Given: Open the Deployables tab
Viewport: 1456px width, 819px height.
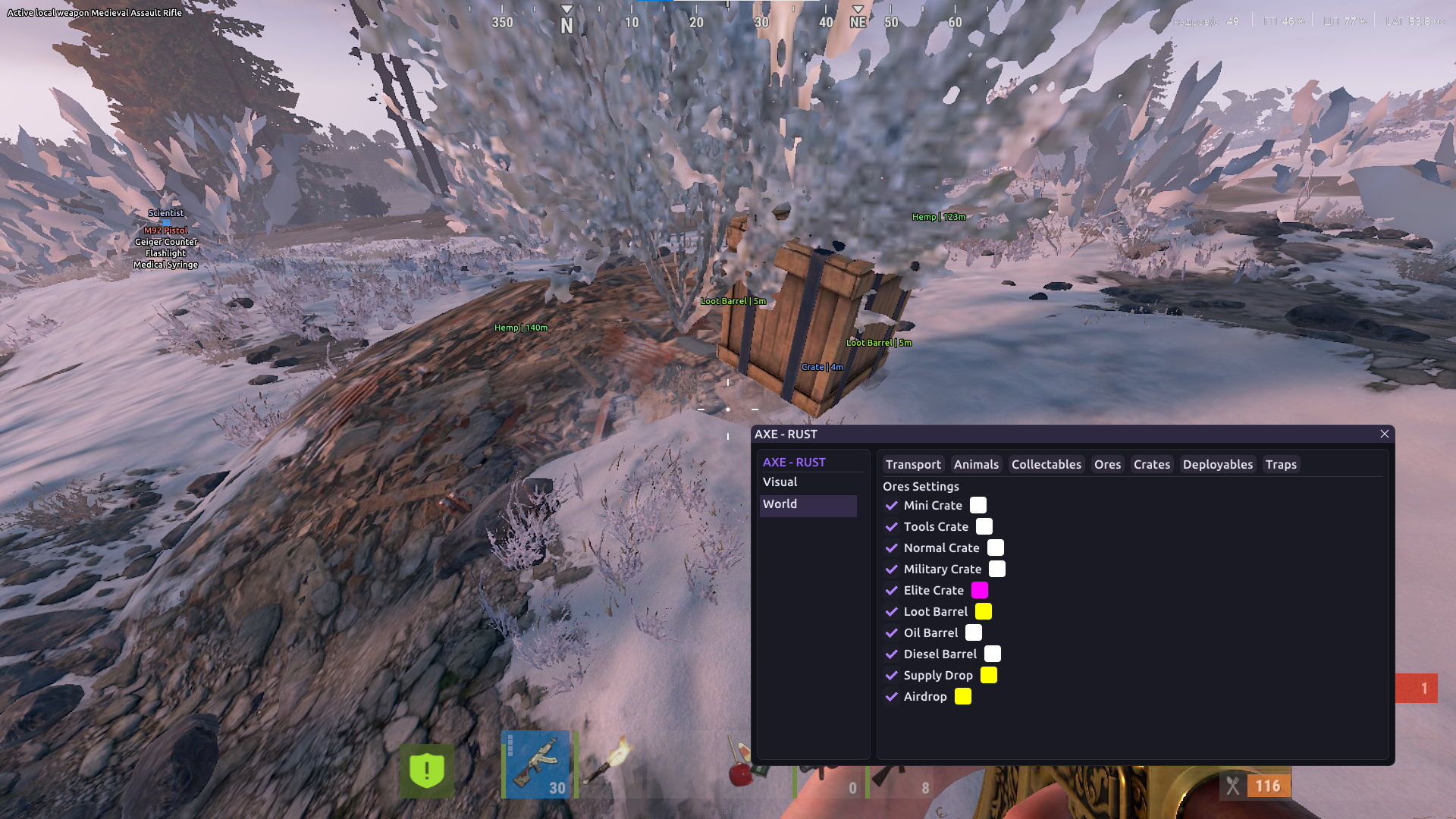Looking at the screenshot, I should pos(1217,464).
